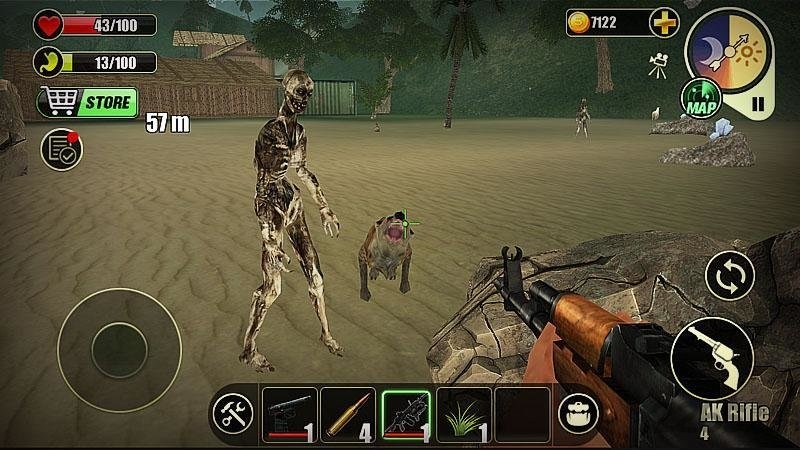The image size is (800, 450).
Task: Choose the AK rifle hotbar slot
Action: point(406,414)
